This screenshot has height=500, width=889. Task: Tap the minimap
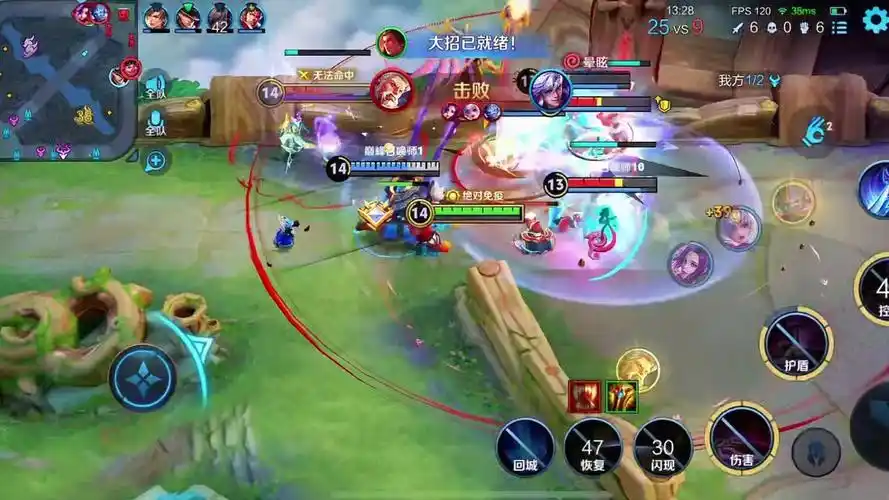66,80
